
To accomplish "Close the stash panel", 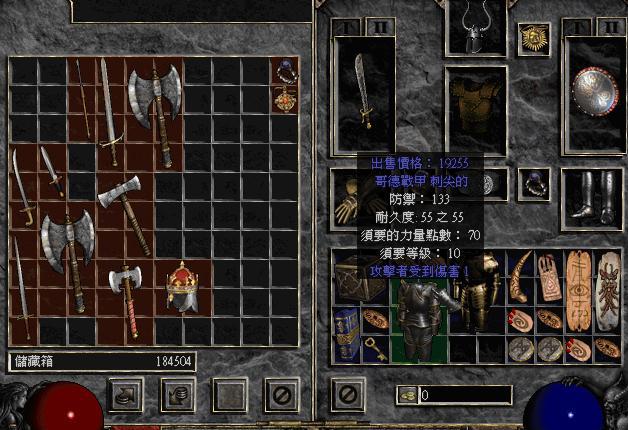I will click(x=281, y=394).
